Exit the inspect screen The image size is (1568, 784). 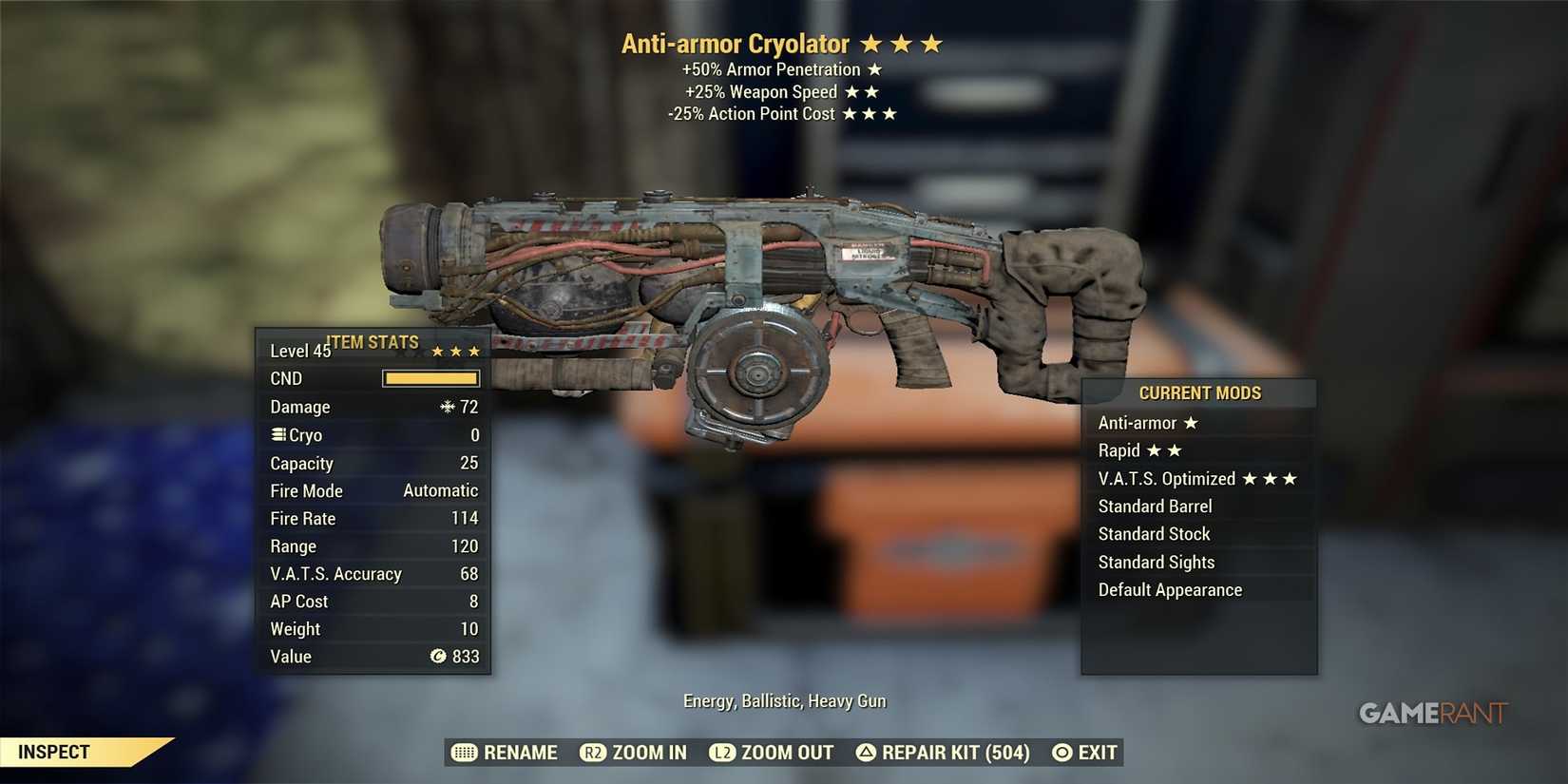click(x=1085, y=753)
